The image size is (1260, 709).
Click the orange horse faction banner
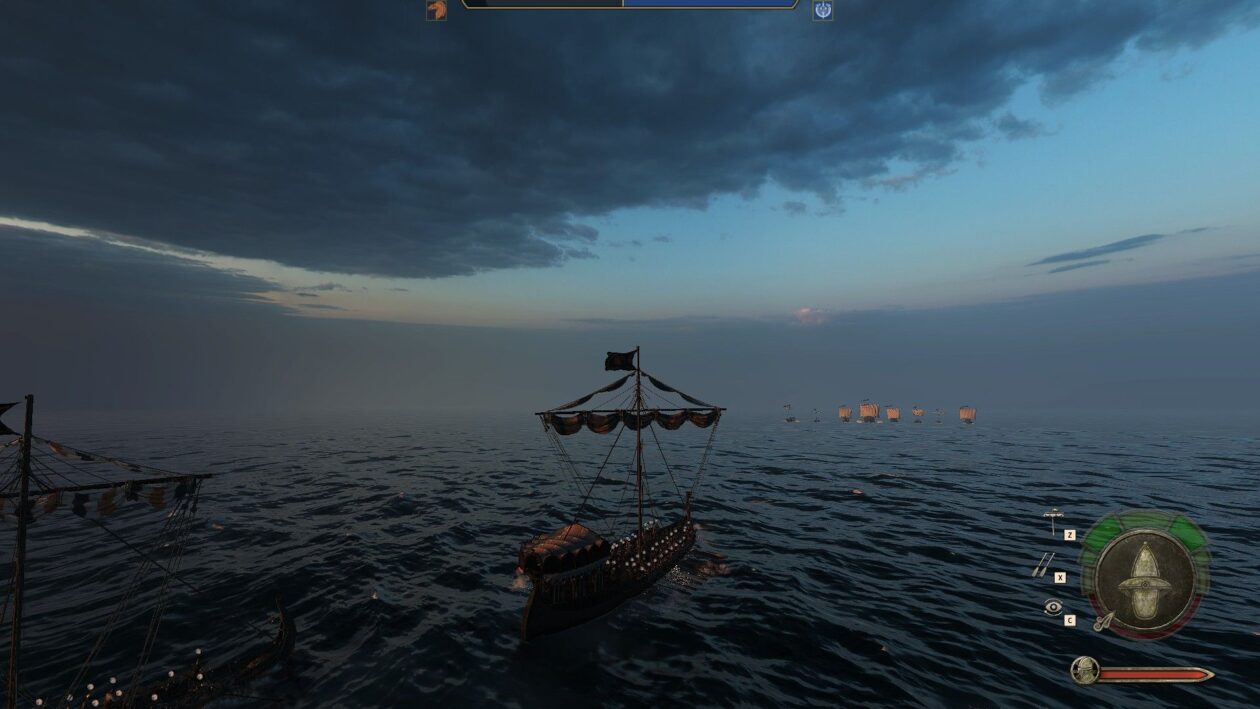coord(436,10)
